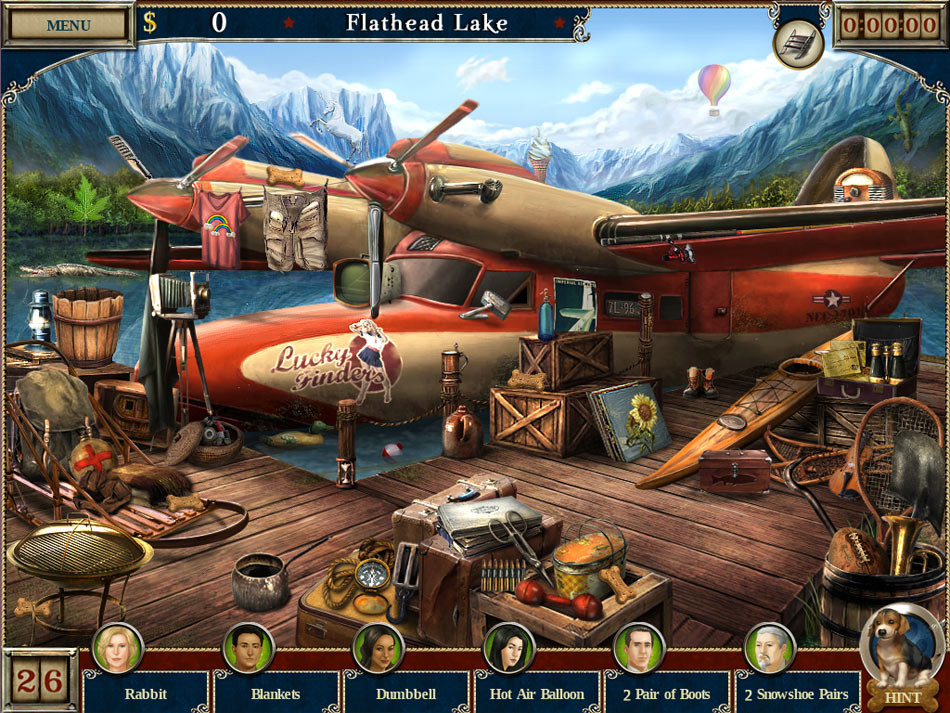Click the sled icon medallion

(x=798, y=42)
